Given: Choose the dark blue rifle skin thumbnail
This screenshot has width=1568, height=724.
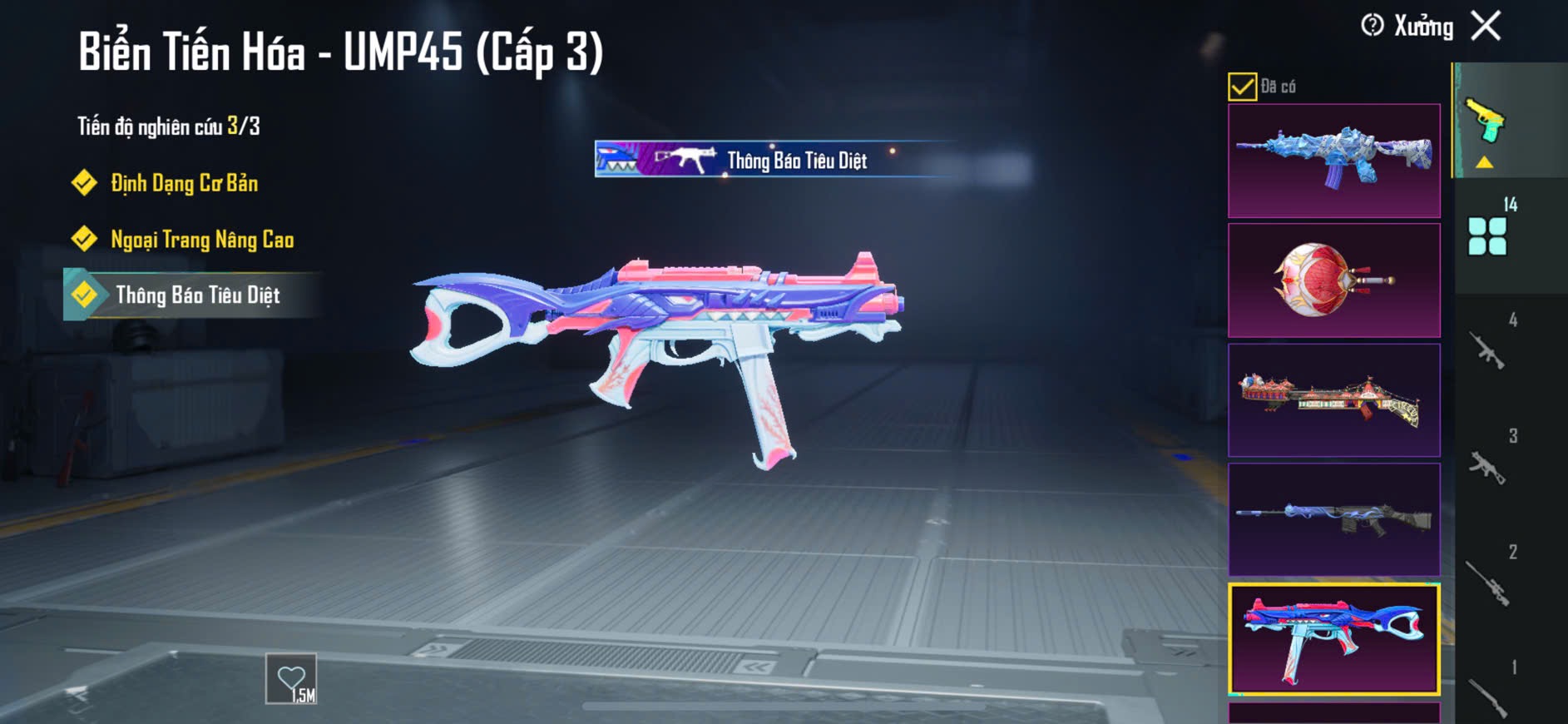Looking at the screenshot, I should tap(1333, 520).
